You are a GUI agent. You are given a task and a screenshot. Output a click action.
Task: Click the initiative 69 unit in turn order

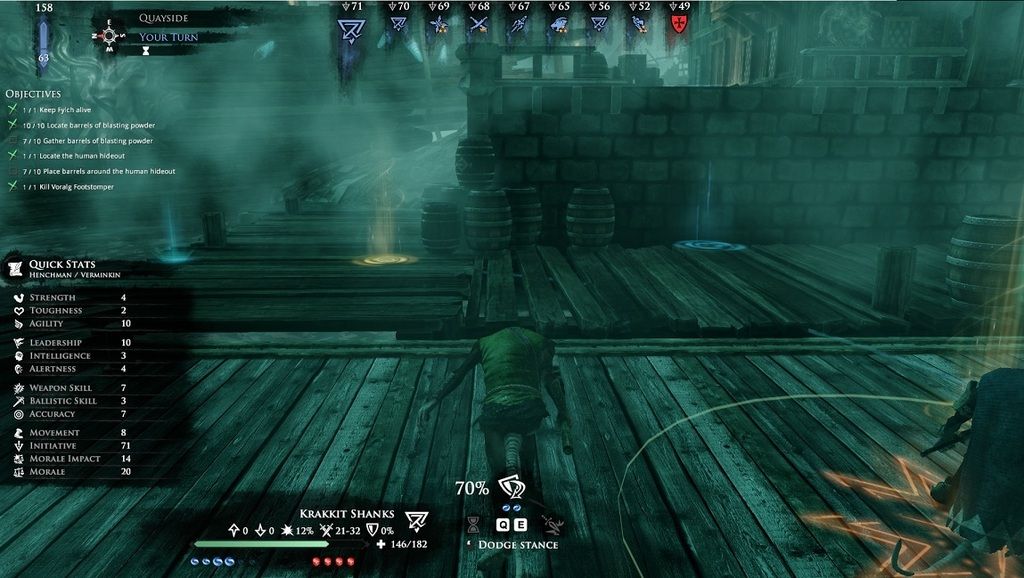[x=438, y=25]
